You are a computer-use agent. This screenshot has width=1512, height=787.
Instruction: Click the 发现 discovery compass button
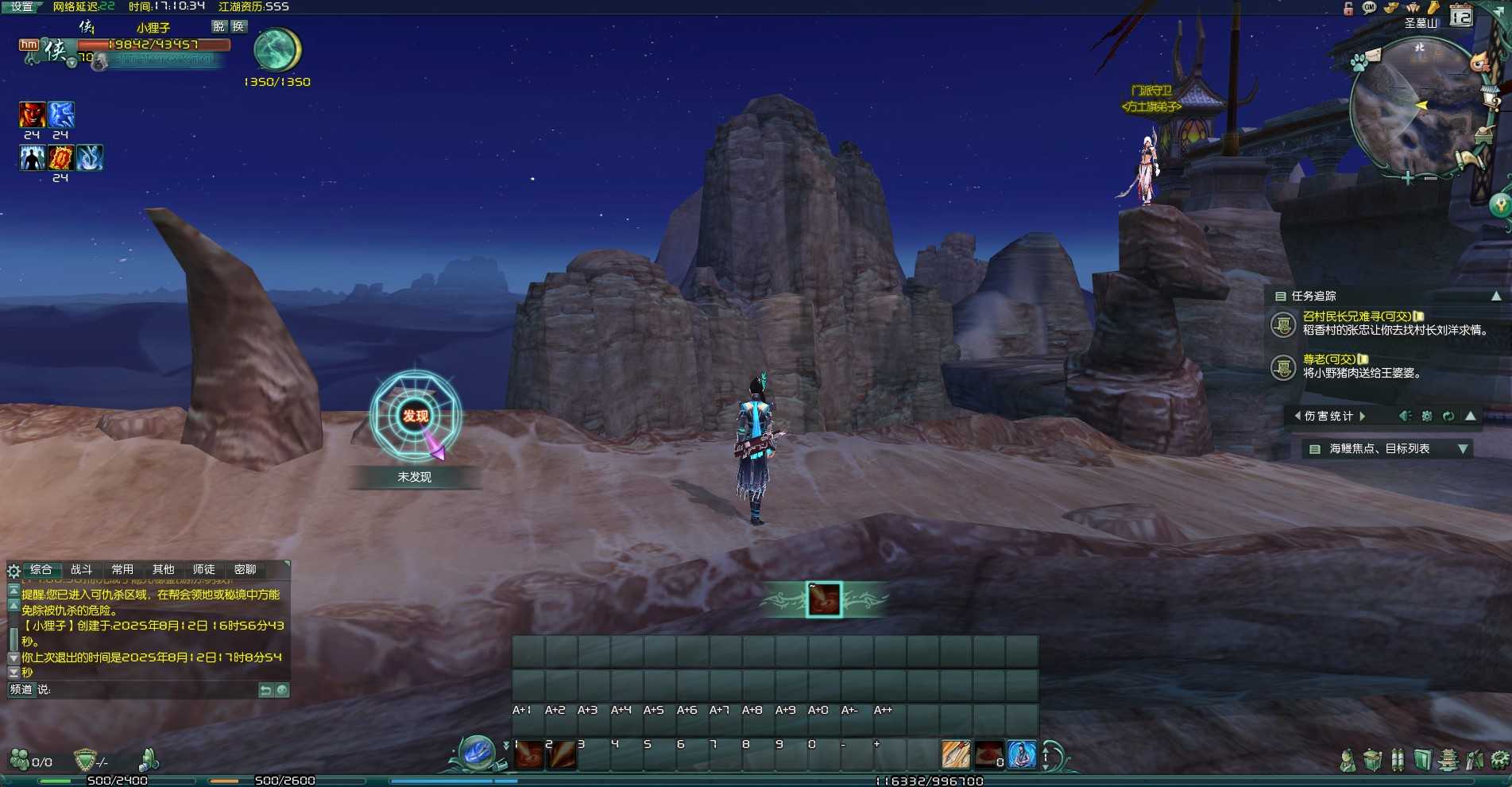pos(415,416)
